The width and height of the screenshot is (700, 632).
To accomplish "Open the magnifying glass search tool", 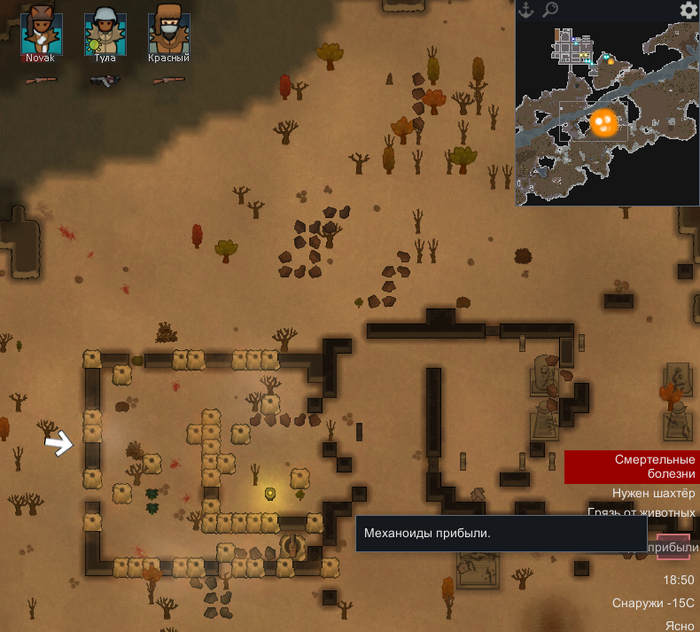I will tap(550, 10).
